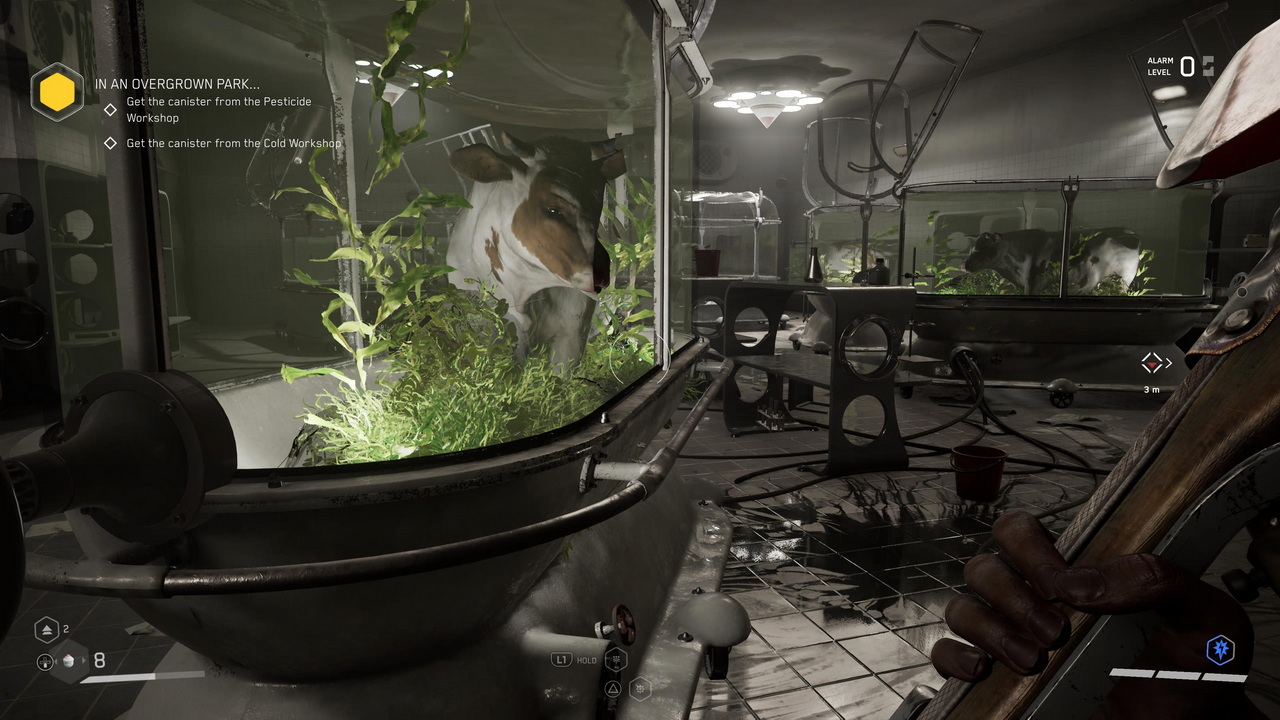1280x720 pixels.
Task: Activate the blue Shok ability hexagon
Action: 1220,650
